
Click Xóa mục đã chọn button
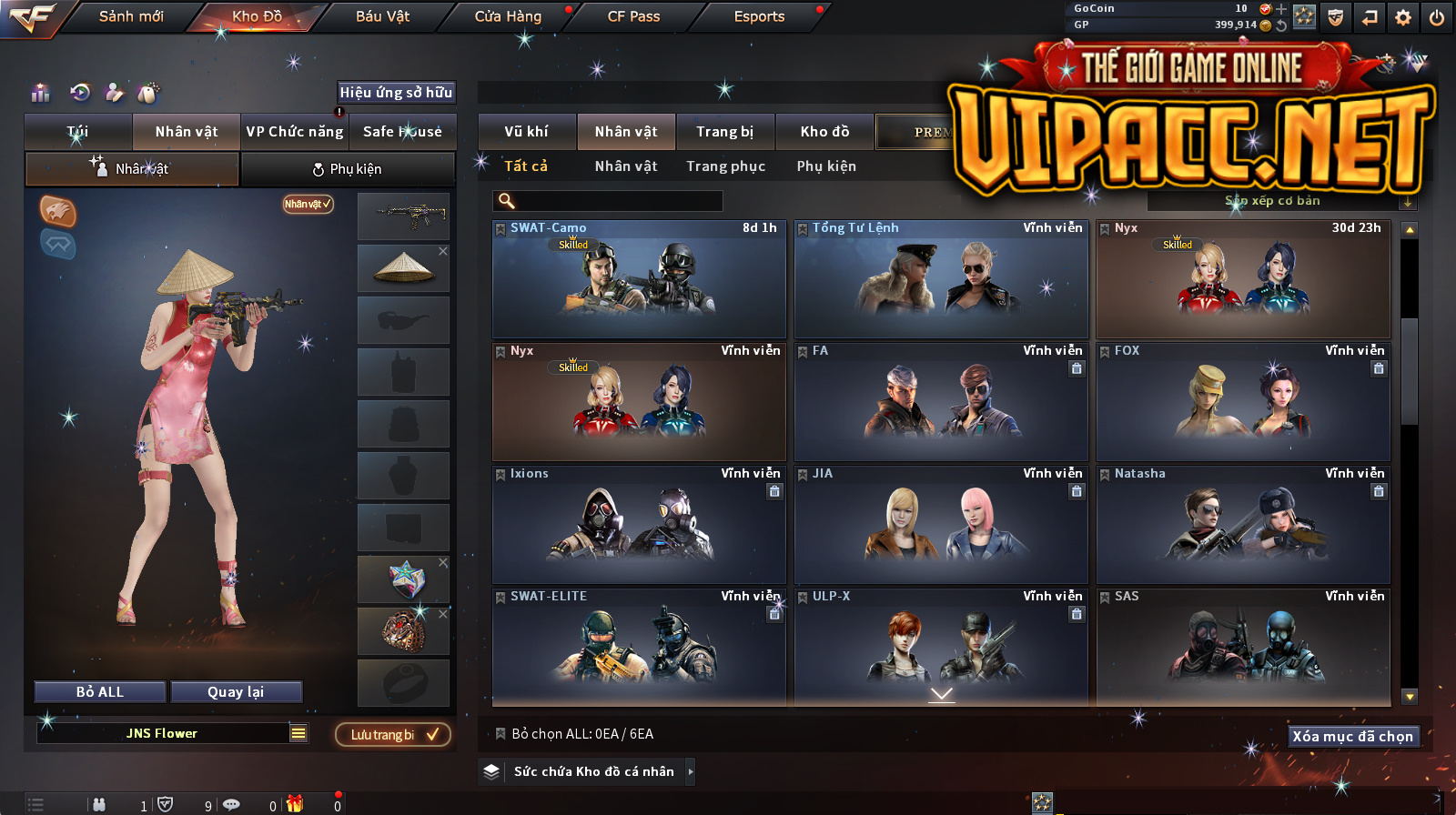point(1352,737)
